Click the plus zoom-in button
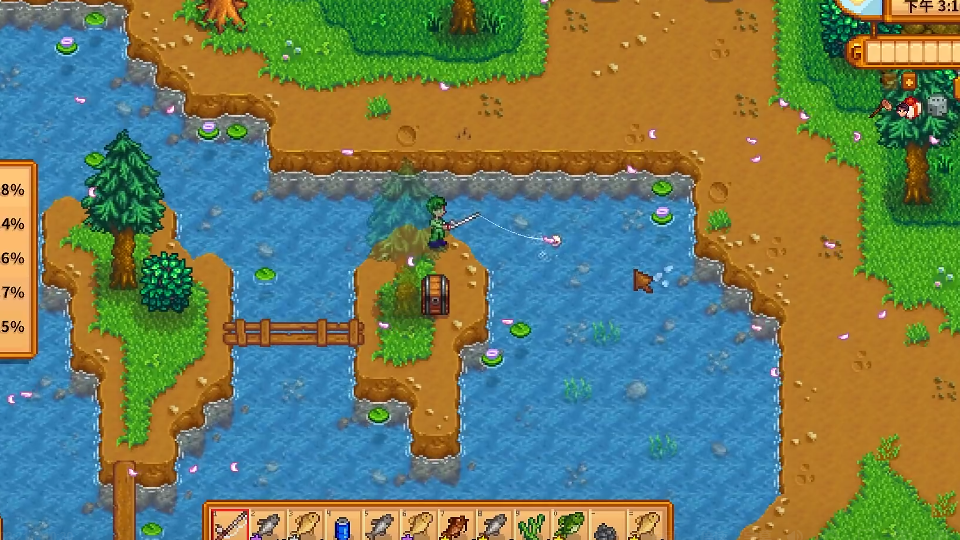The image size is (960, 540). [909, 81]
